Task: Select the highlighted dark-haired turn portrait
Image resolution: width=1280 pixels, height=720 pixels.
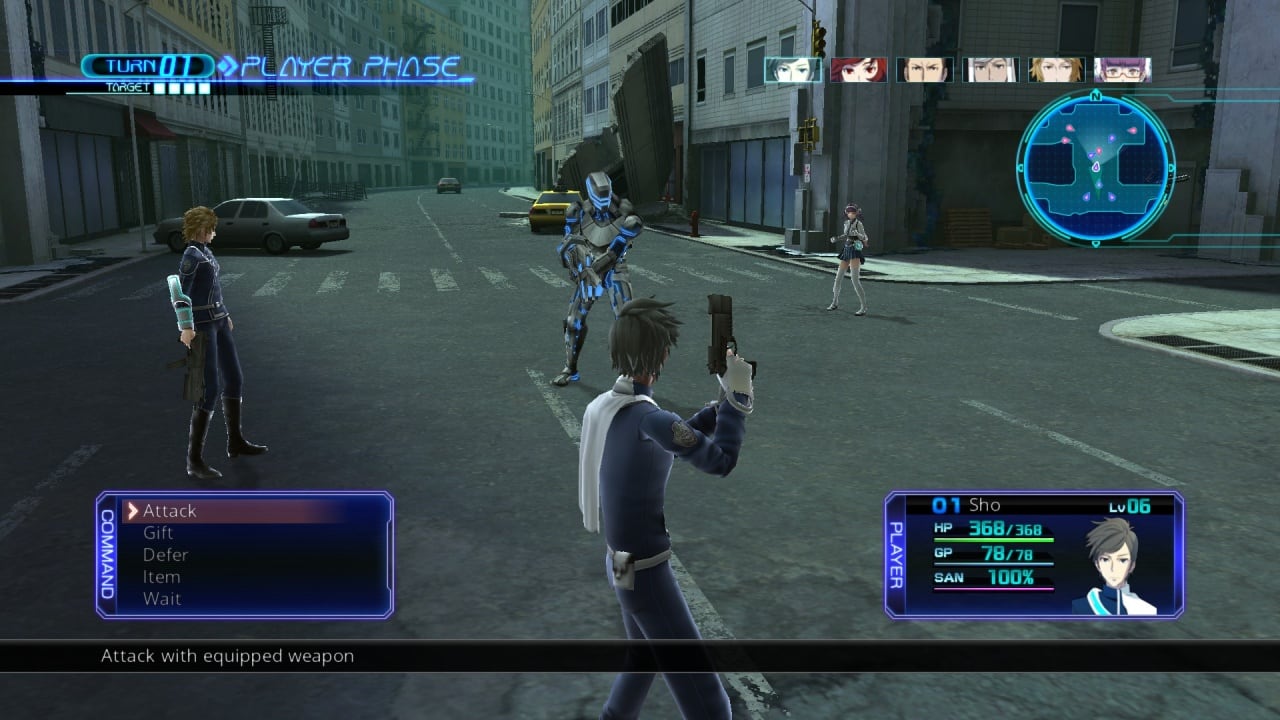Action: pyautogui.click(x=793, y=69)
